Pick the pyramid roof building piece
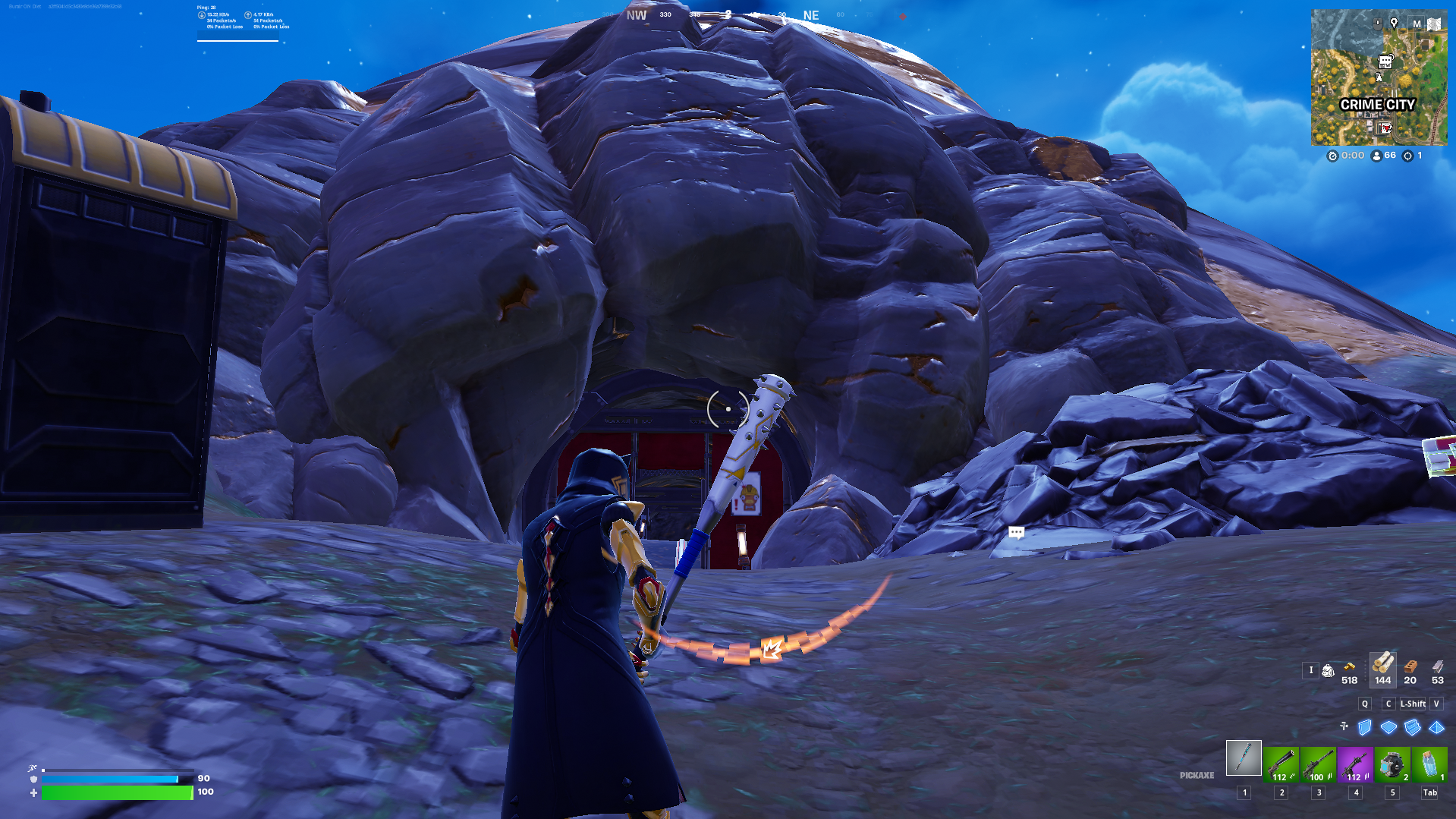The height and width of the screenshot is (819, 1456). click(x=1436, y=727)
